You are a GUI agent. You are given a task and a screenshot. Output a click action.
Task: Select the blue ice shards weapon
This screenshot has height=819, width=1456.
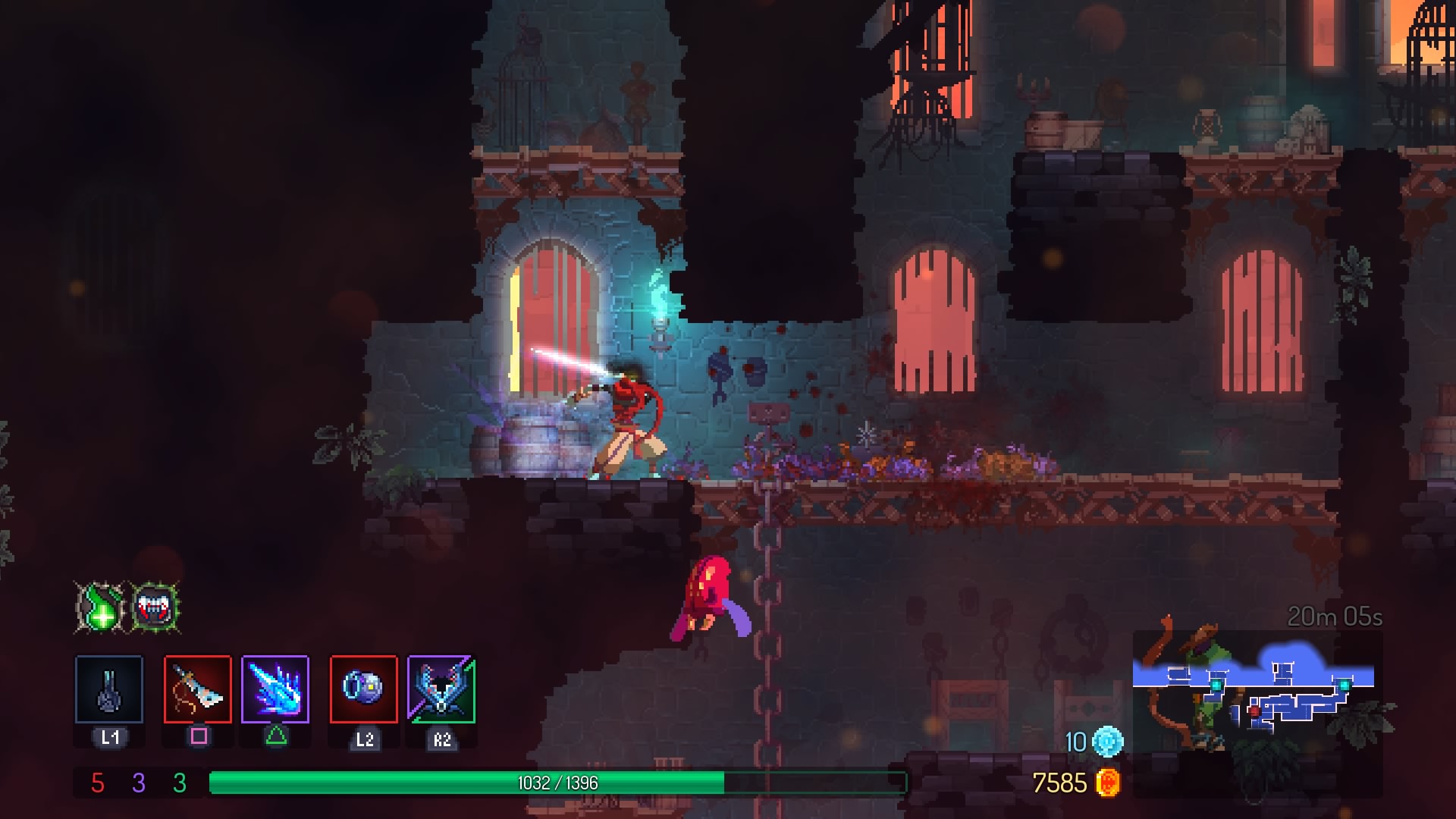pos(275,689)
